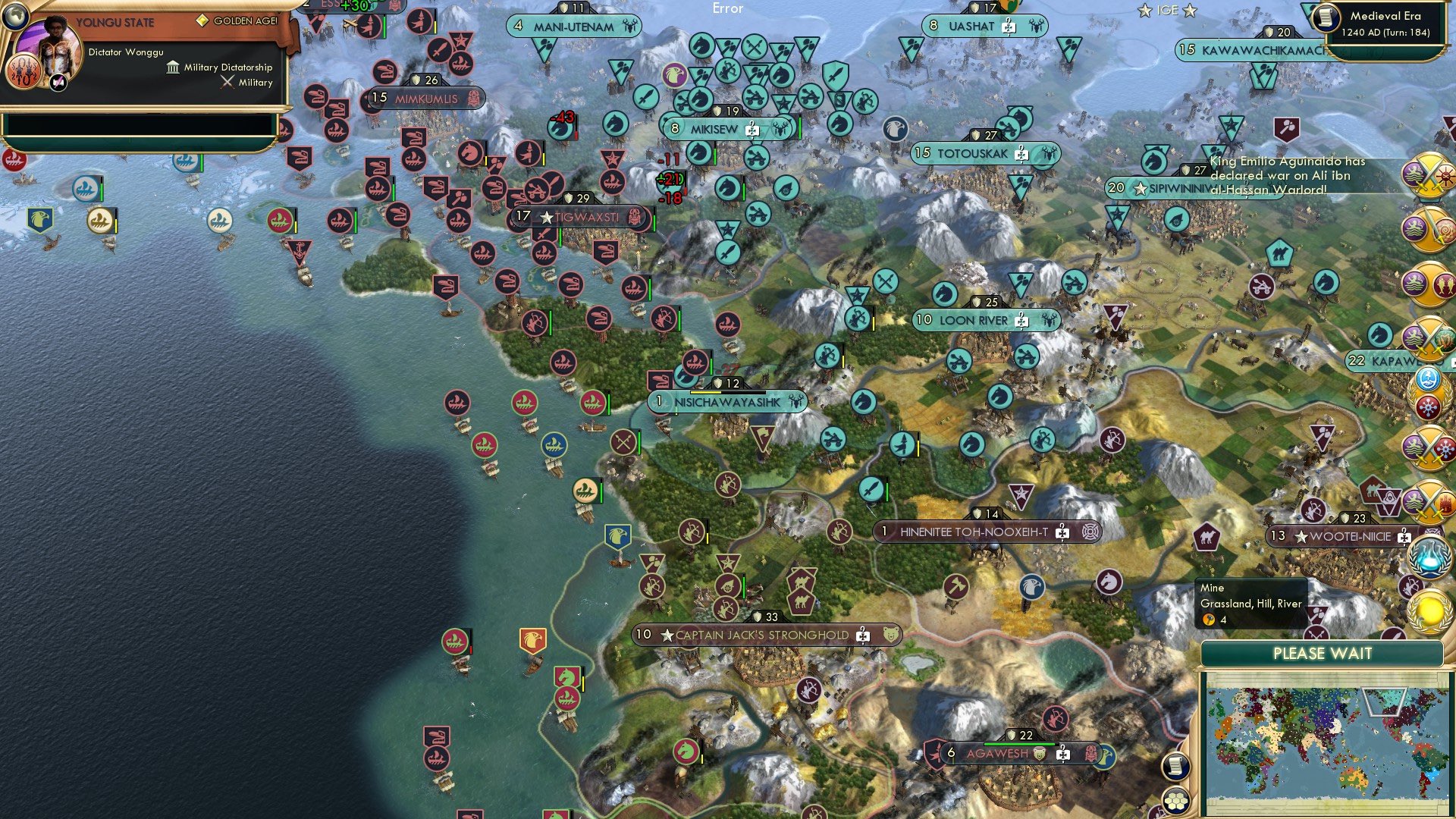Click the Golden Age diamond icon
Viewport: 1456px width, 819px height.
coord(202,20)
